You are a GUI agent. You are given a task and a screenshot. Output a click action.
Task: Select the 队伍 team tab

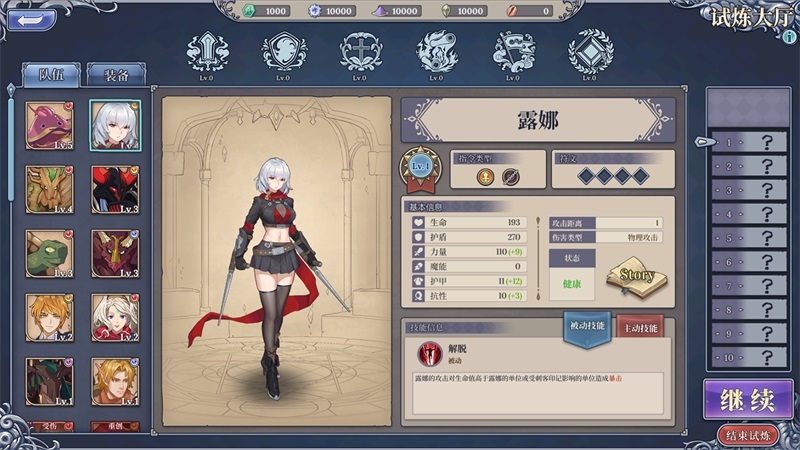point(51,73)
